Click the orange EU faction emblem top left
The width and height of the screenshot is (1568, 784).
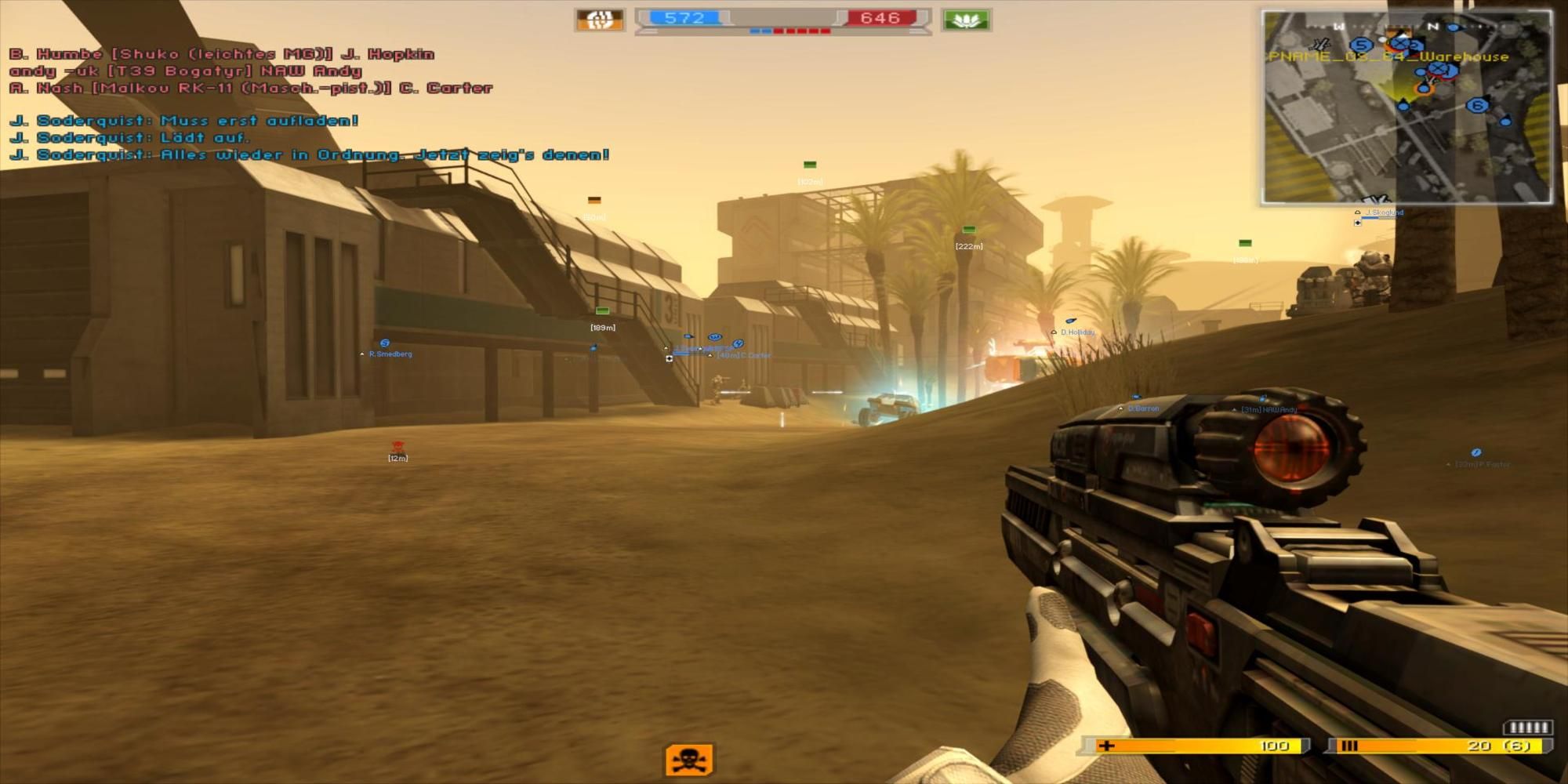click(600, 17)
